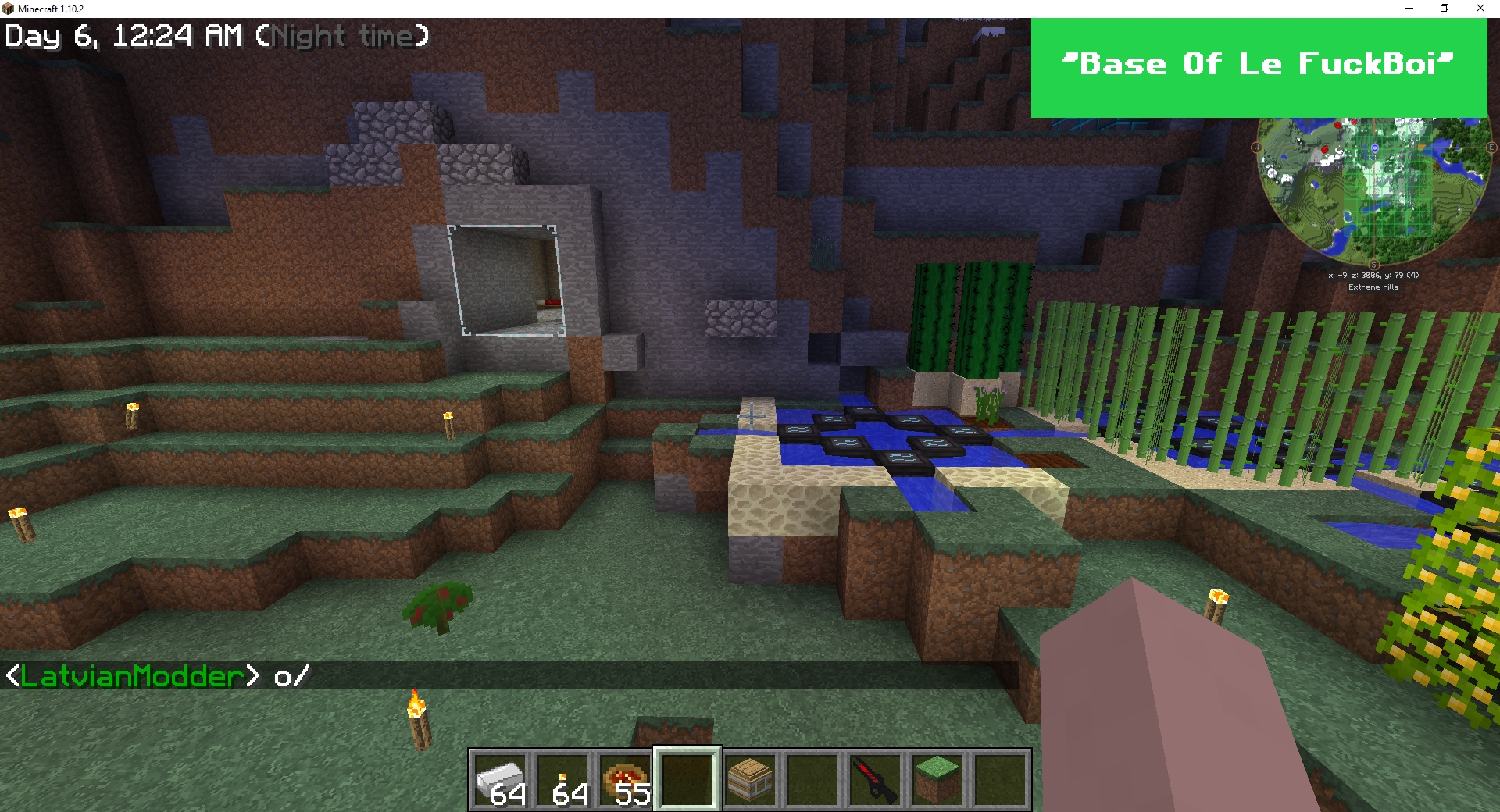Select the grass block slot
Image resolution: width=1500 pixels, height=812 pixels.
(937, 779)
